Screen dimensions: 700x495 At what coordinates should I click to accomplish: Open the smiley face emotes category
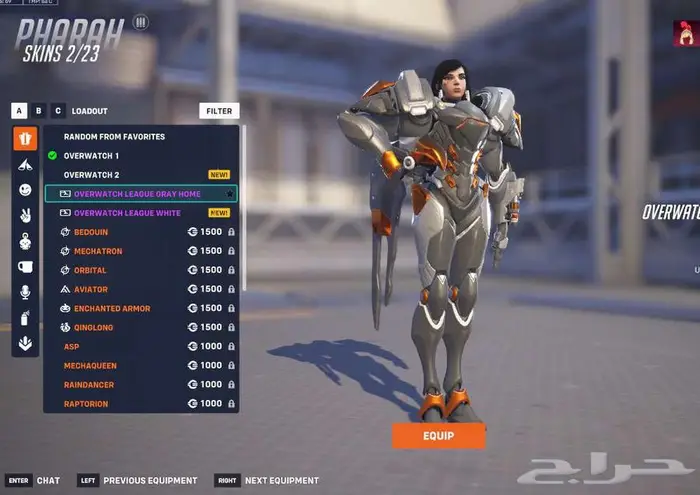pos(25,190)
